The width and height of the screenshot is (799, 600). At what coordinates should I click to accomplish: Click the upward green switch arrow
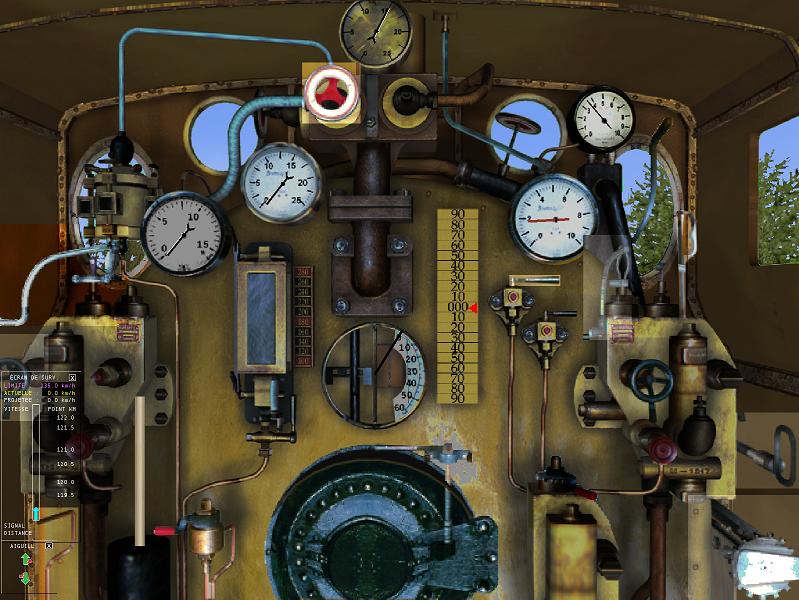(x=26, y=561)
